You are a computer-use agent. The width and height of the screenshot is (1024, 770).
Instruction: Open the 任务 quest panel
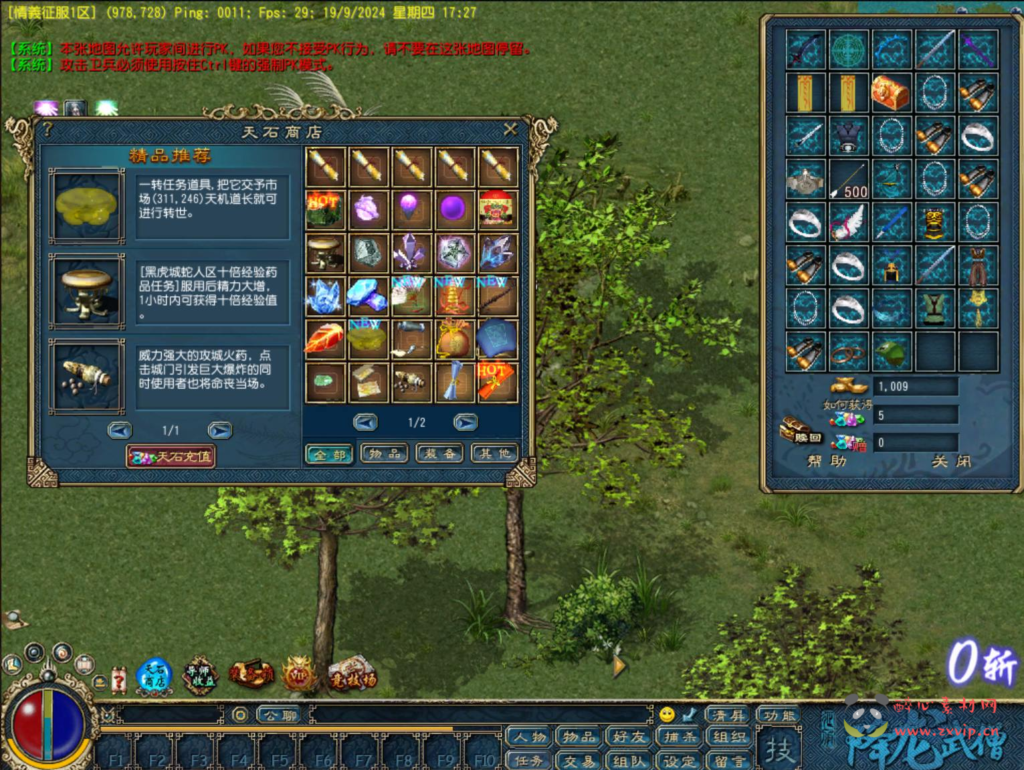[x=527, y=761]
